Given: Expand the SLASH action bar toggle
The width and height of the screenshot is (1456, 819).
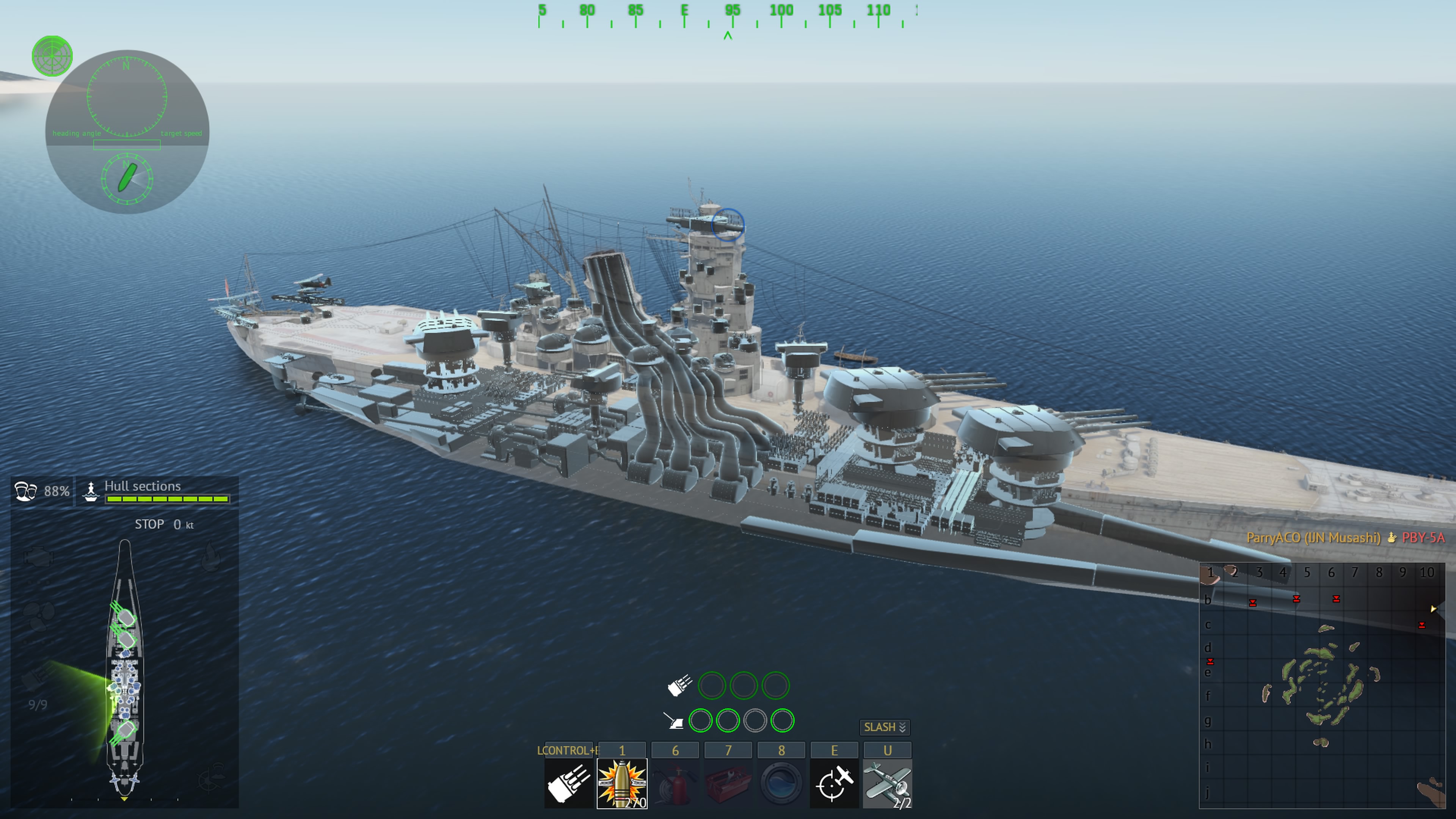Looking at the screenshot, I should pos(885,727).
